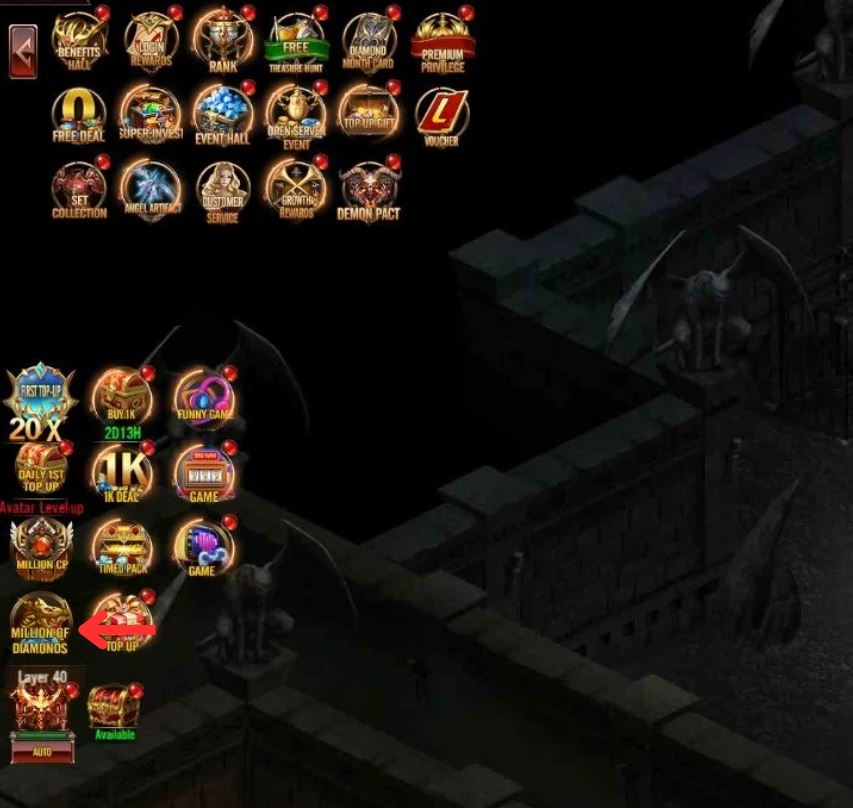This screenshot has width=853, height=808.
Task: Contact Customer Service
Action: (223, 190)
